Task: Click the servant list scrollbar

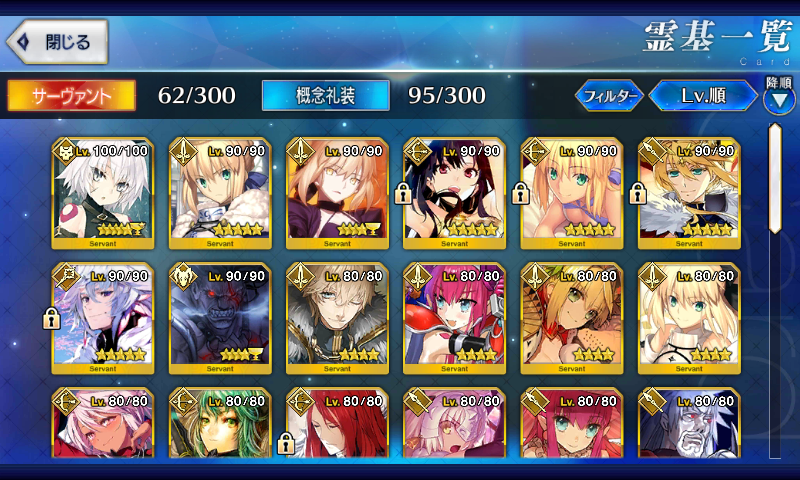Action: pos(775,180)
